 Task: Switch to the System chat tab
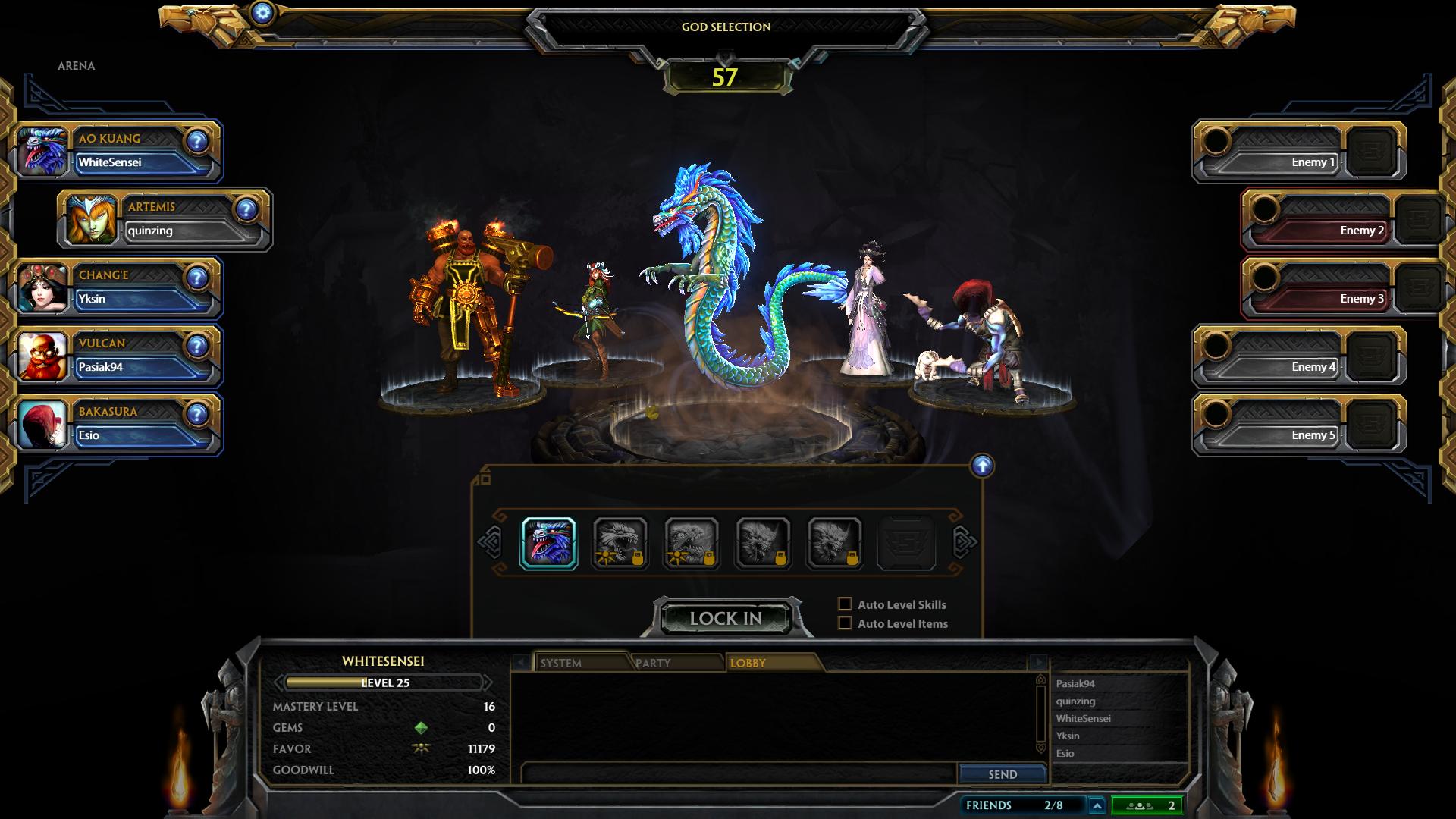click(x=581, y=663)
